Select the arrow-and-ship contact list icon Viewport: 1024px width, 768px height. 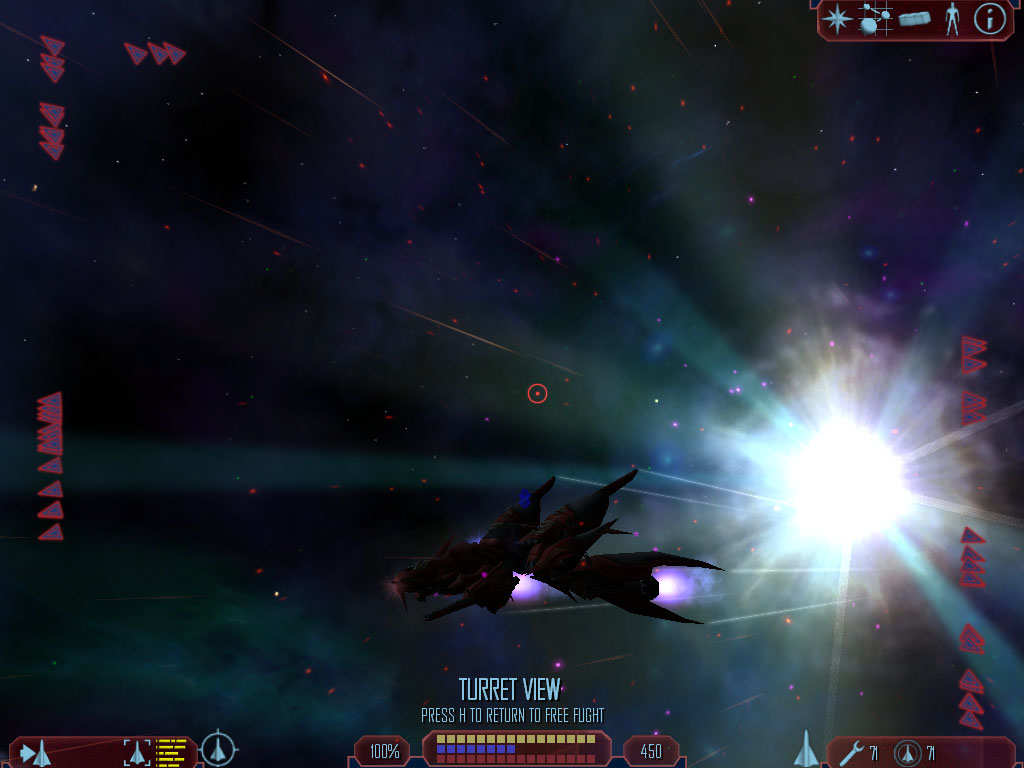point(36,752)
